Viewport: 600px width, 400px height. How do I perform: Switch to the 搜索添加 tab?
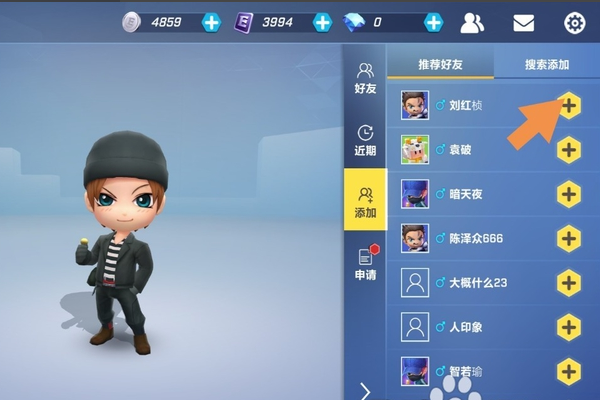click(x=546, y=65)
